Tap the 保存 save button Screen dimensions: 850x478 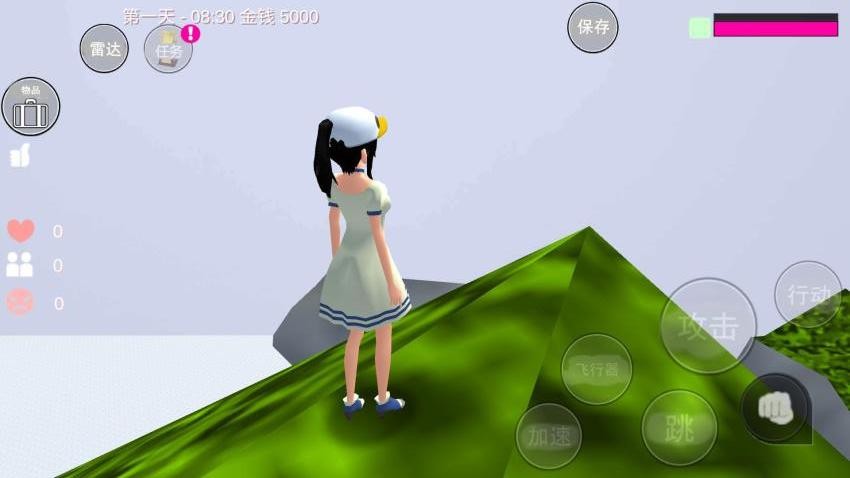pos(593,27)
